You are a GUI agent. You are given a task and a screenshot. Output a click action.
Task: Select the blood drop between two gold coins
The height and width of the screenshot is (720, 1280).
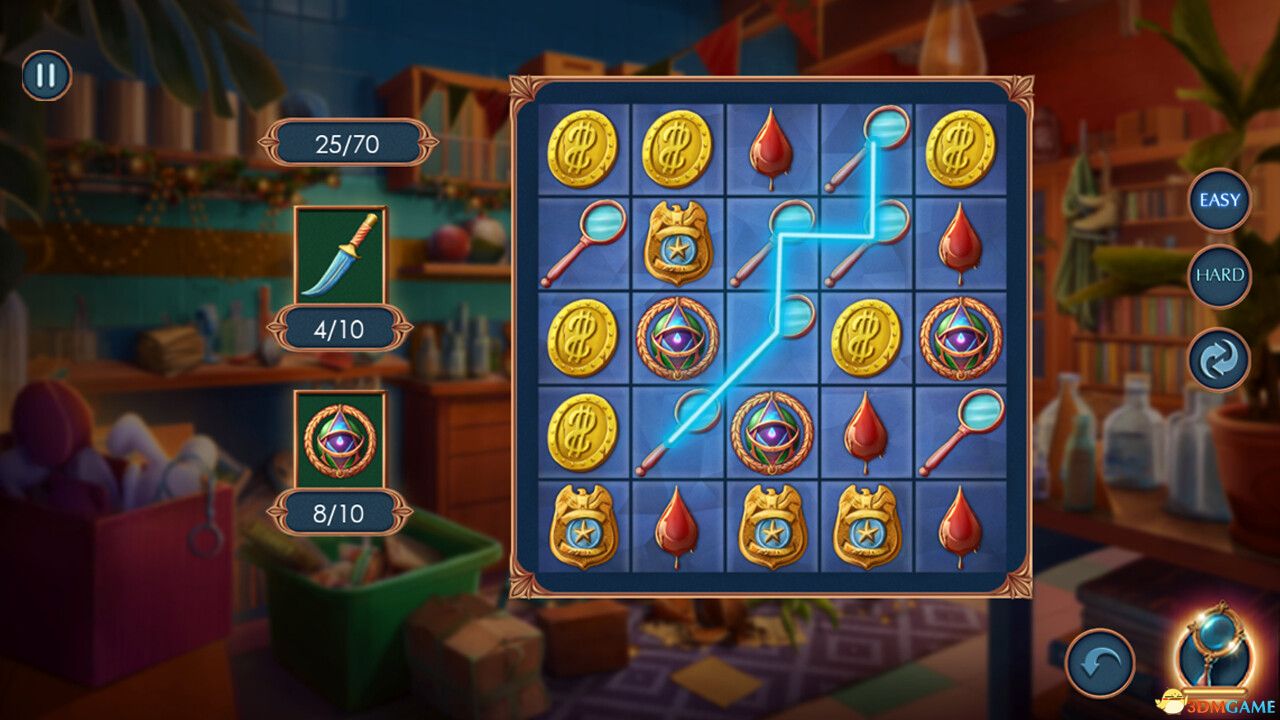[771, 150]
